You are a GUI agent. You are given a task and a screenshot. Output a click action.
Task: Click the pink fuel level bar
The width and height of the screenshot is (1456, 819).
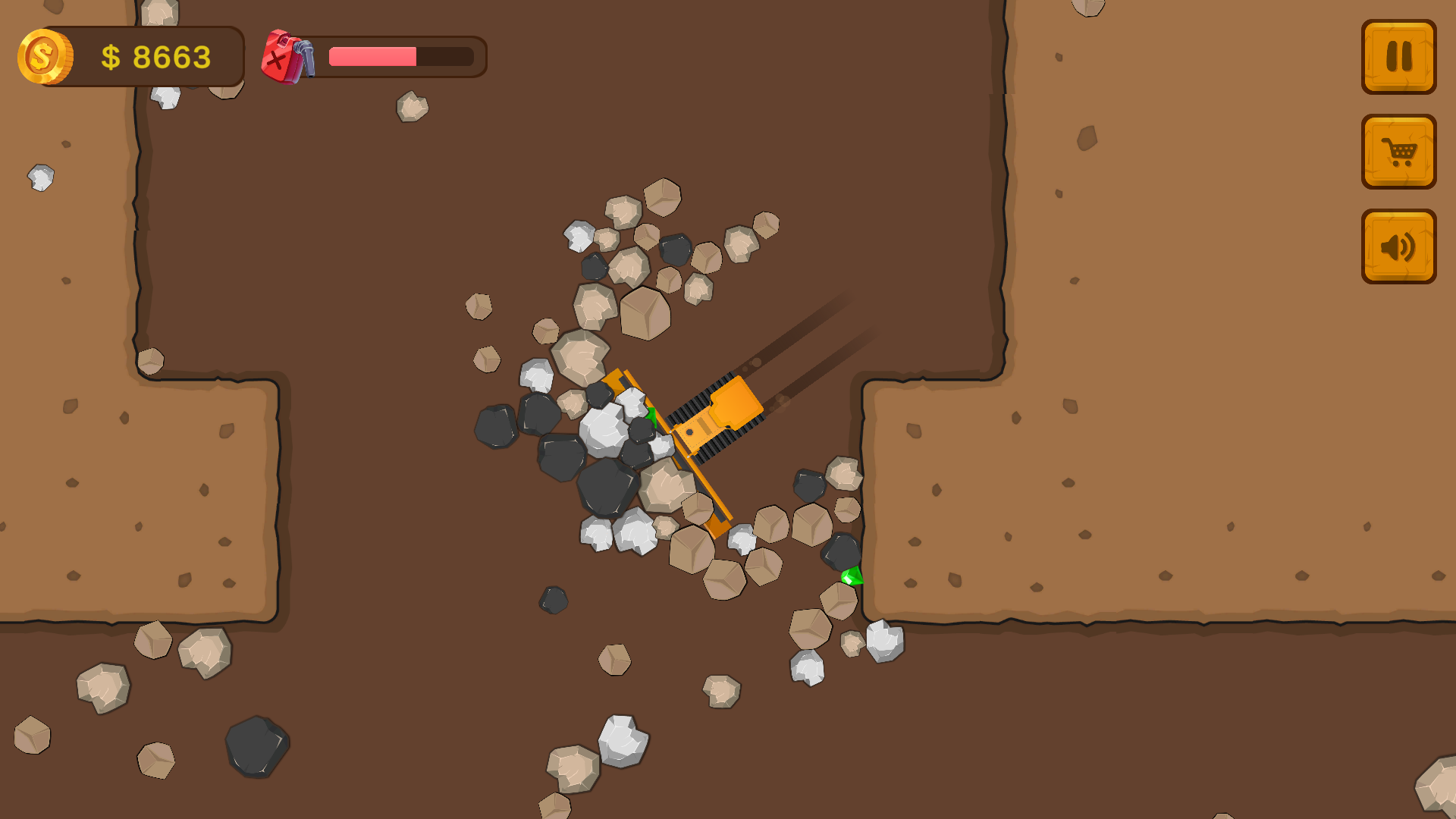372,55
